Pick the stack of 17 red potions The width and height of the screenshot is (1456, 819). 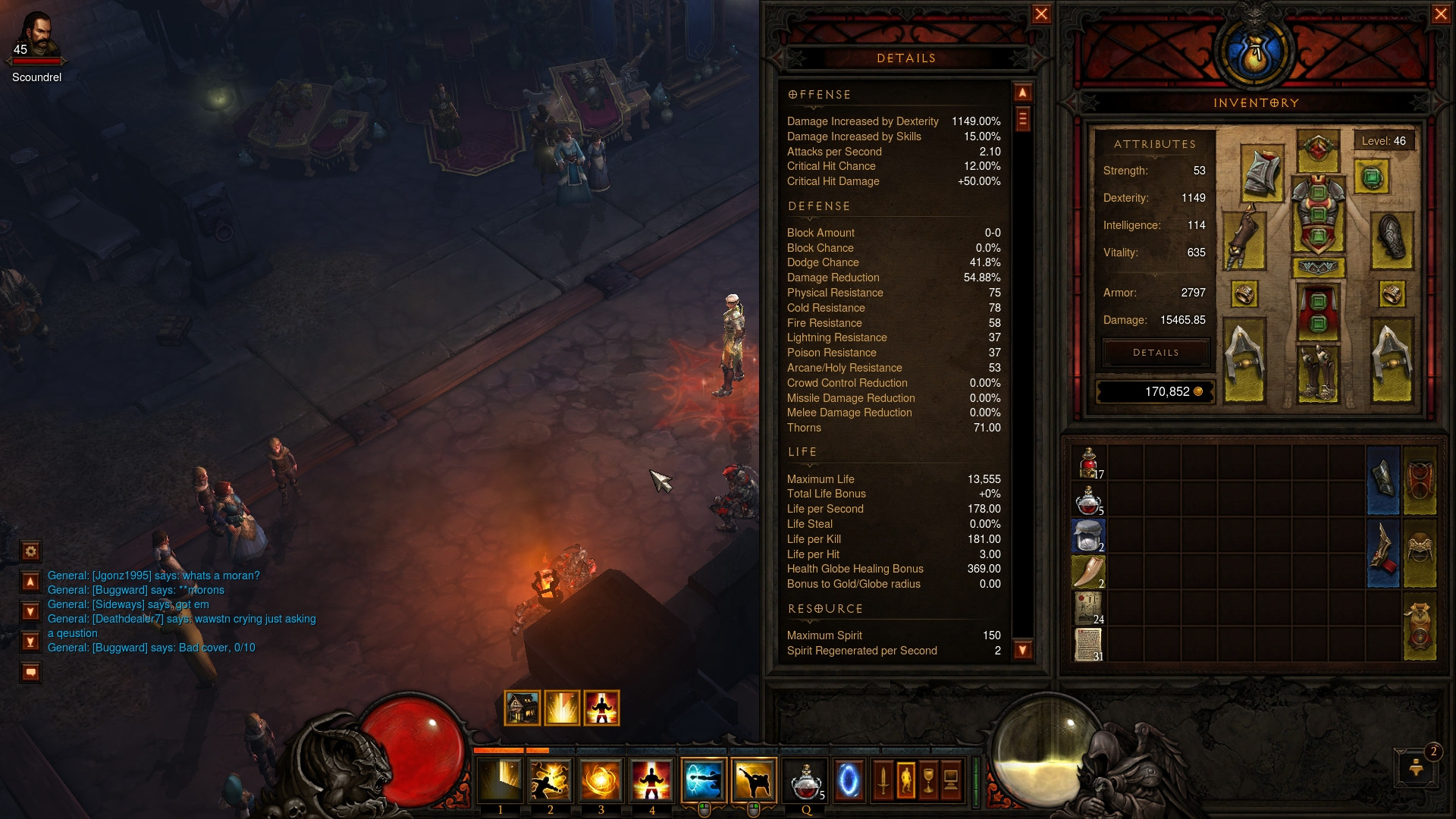pyautogui.click(x=1089, y=463)
